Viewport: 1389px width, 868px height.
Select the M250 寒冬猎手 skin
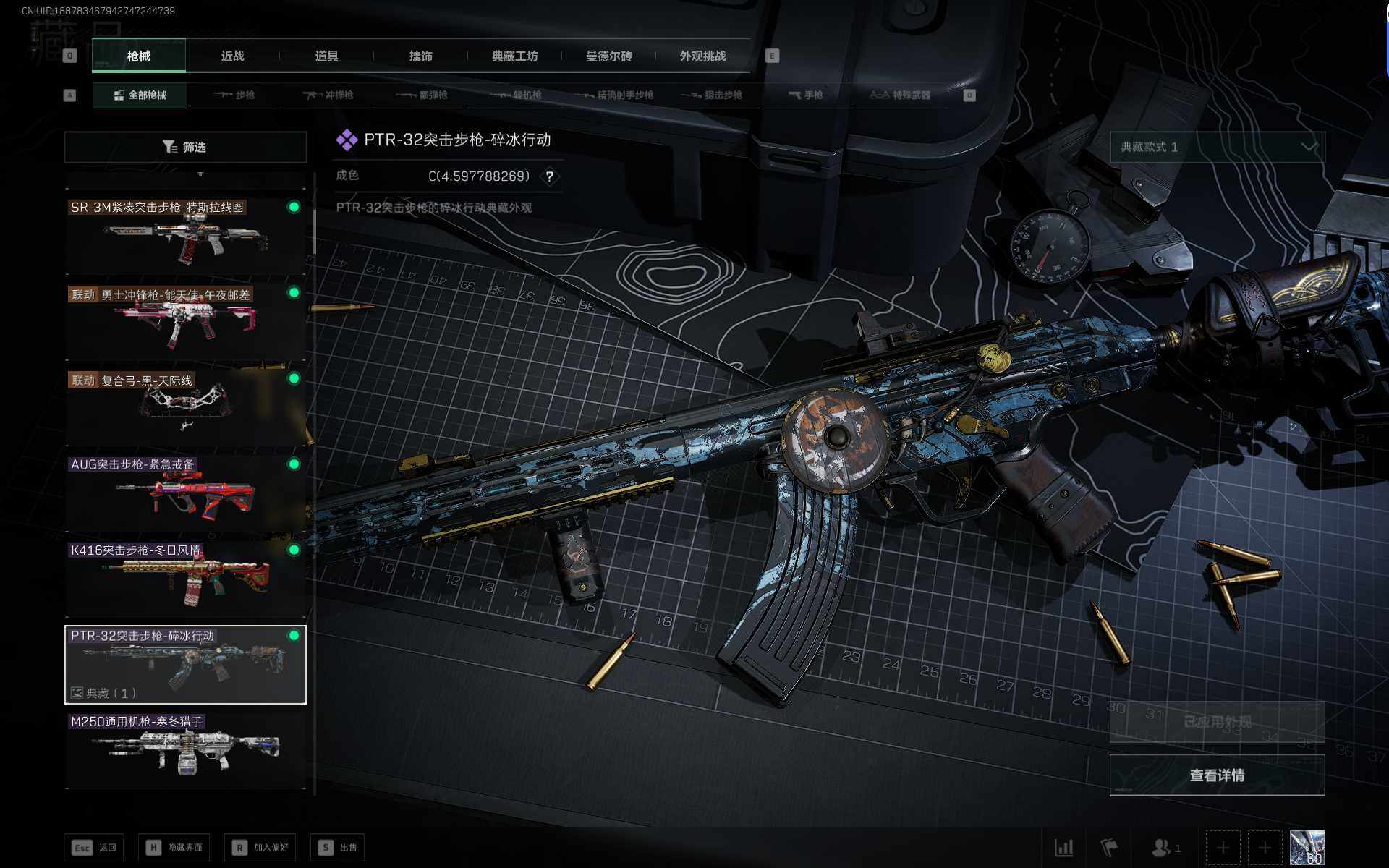point(185,749)
